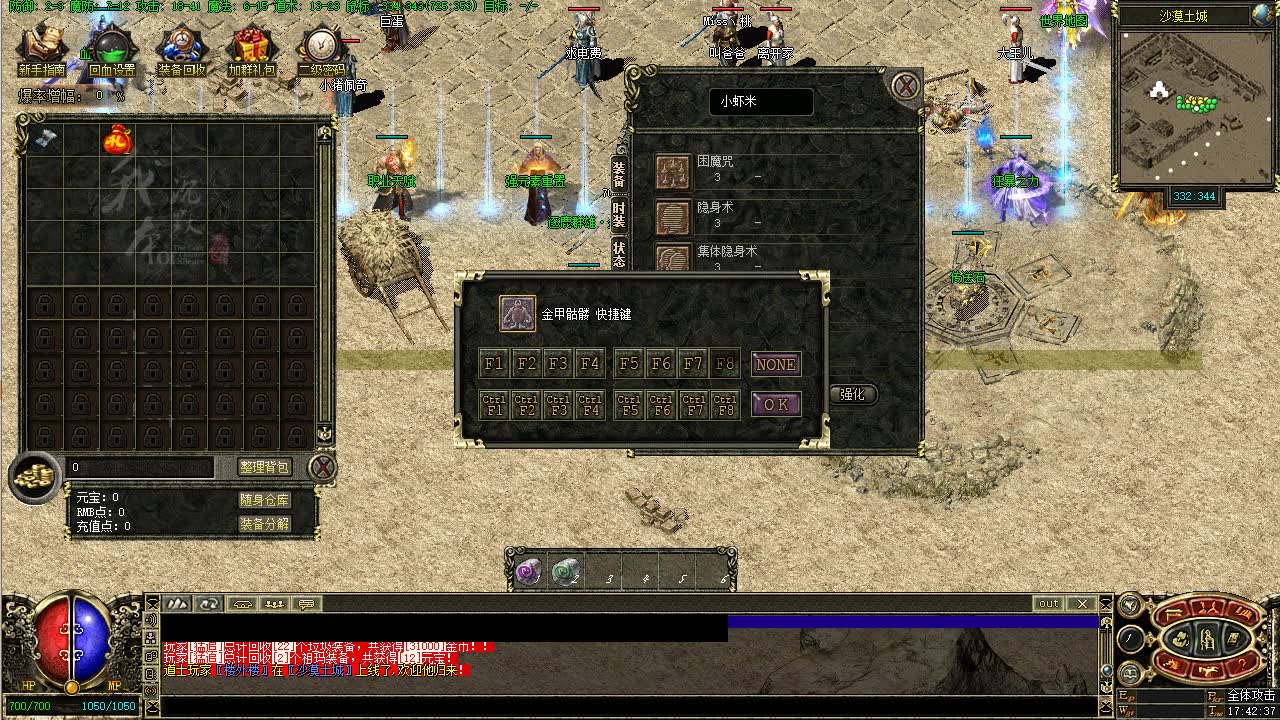Open the 加群礼包 gift pack
Image resolution: width=1280 pixels, height=720 pixels.
252,50
